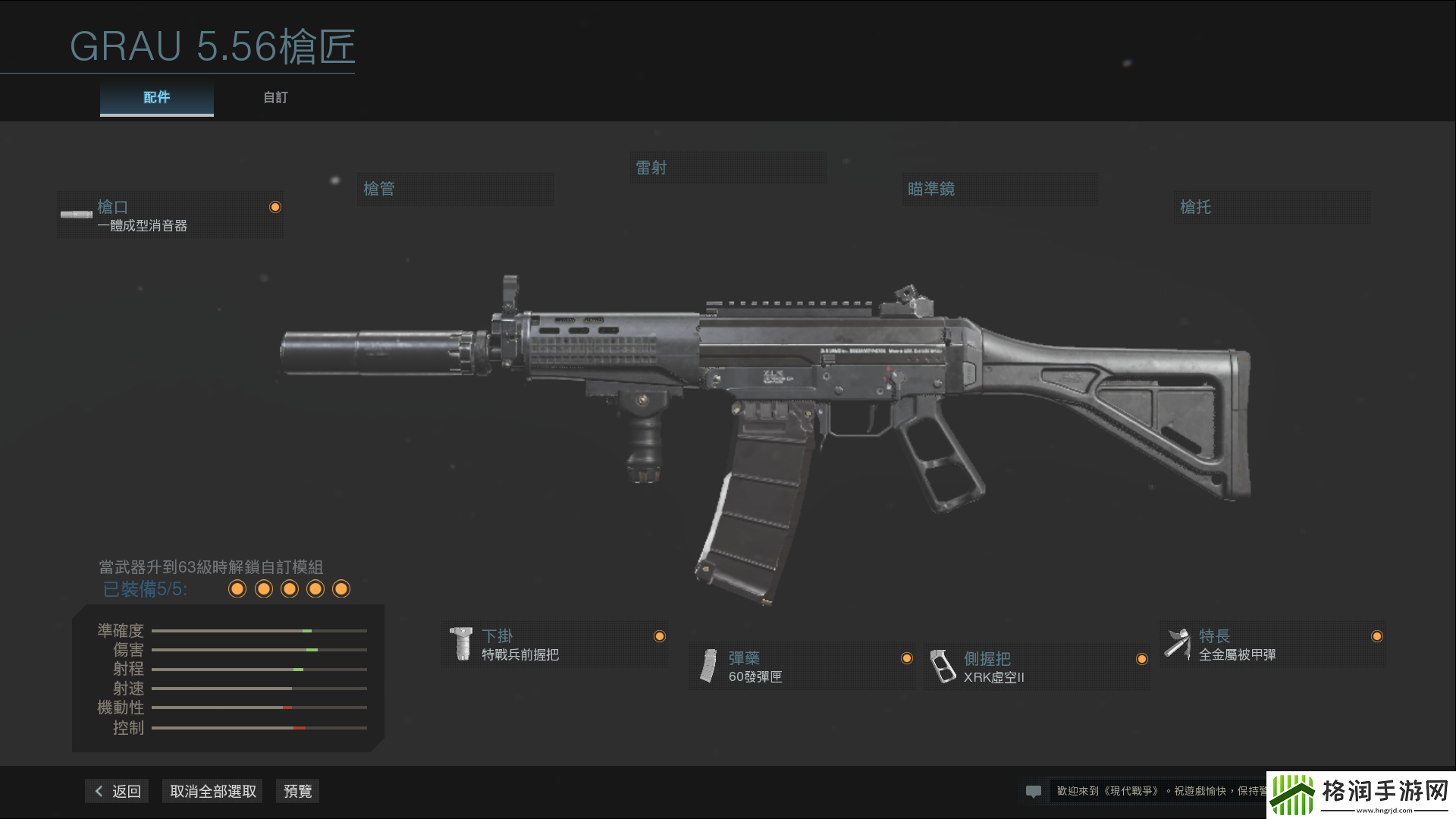The image size is (1456, 819).
Task: Select the 槍口 muzzle slot with 一體成型消音器
Action: coord(170,215)
